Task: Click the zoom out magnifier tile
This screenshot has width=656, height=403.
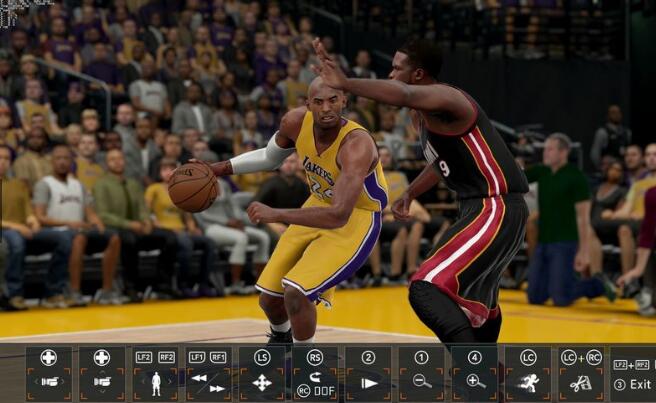Action: coord(421,373)
